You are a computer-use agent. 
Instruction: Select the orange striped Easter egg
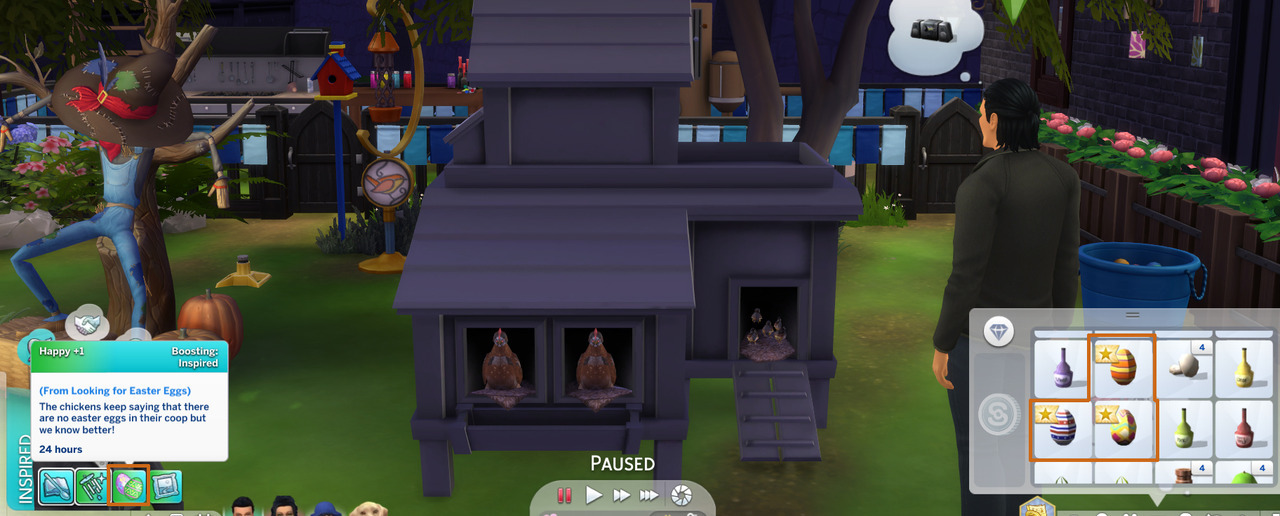[1122, 368]
